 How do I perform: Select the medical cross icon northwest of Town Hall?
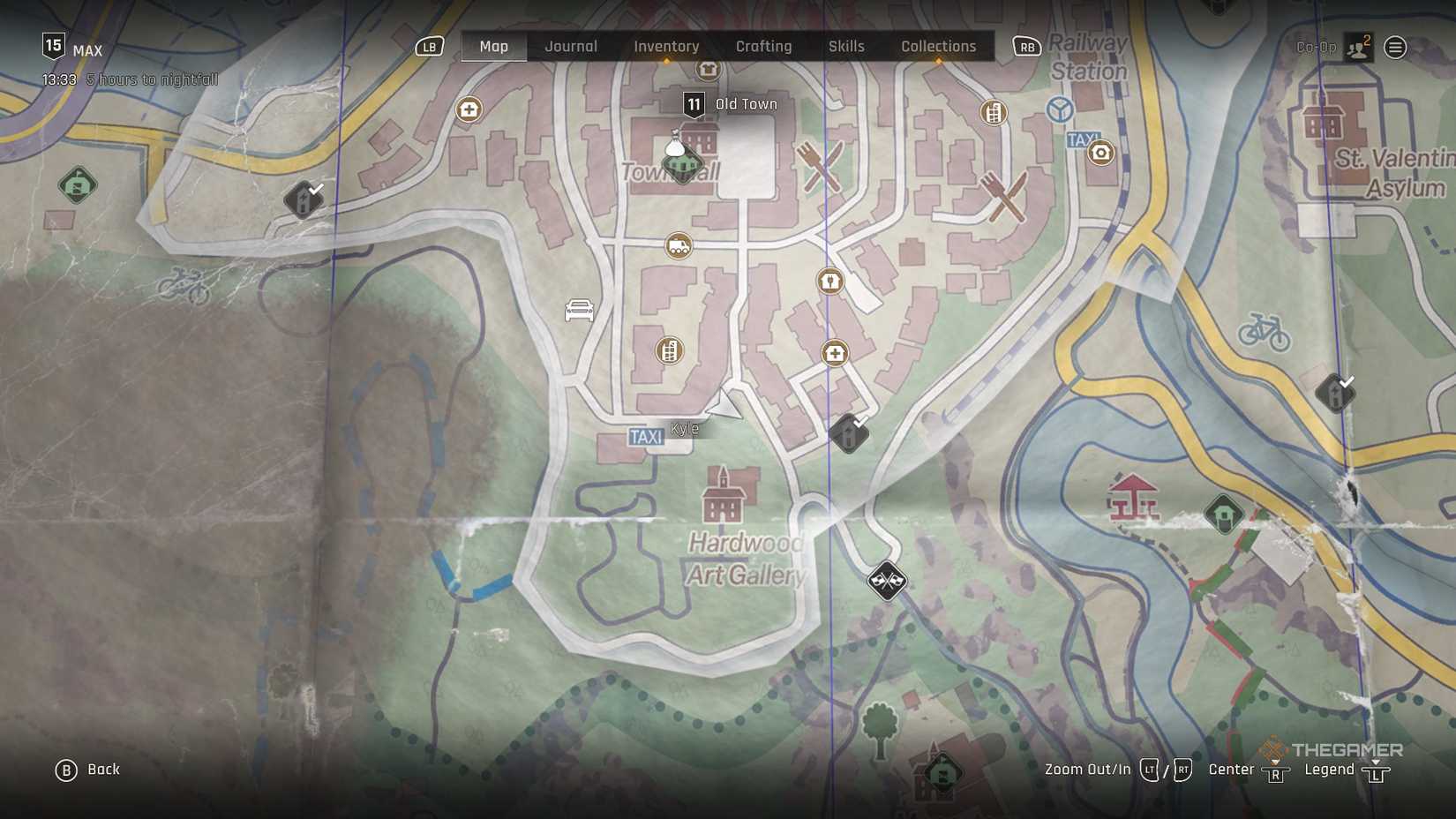tap(468, 109)
